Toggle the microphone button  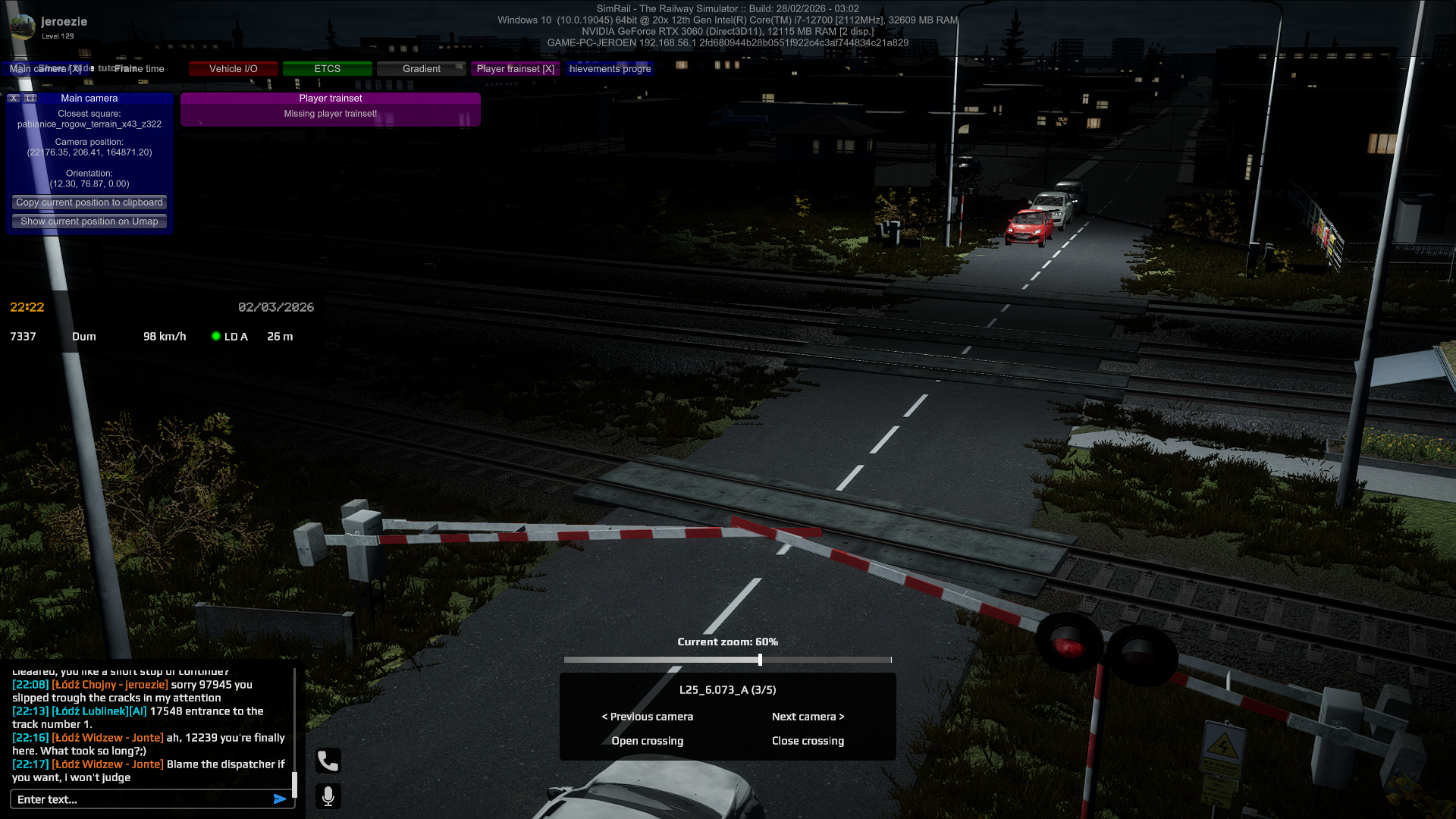click(x=328, y=796)
